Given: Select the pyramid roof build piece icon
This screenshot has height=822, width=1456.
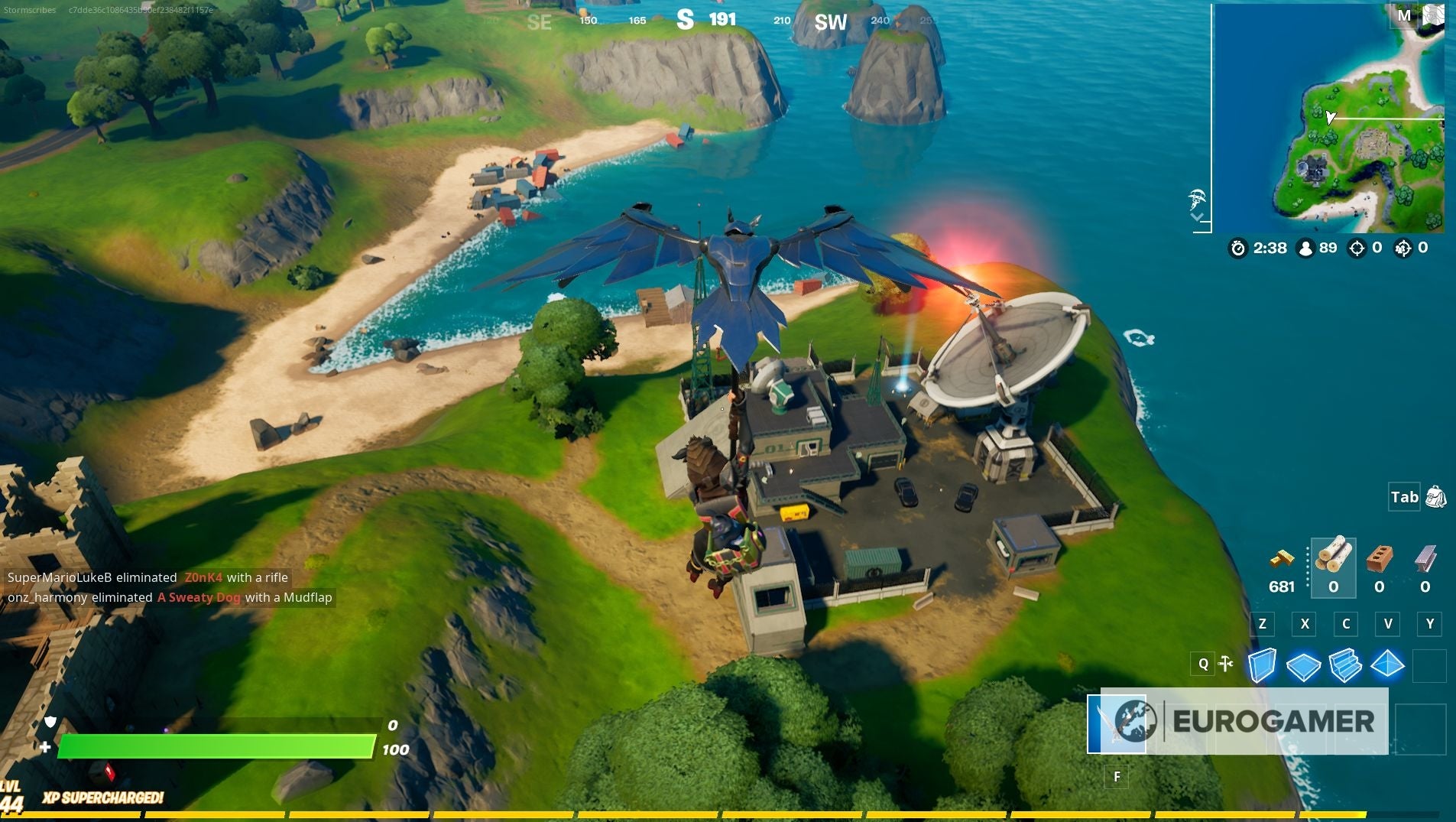Looking at the screenshot, I should point(1390,664).
